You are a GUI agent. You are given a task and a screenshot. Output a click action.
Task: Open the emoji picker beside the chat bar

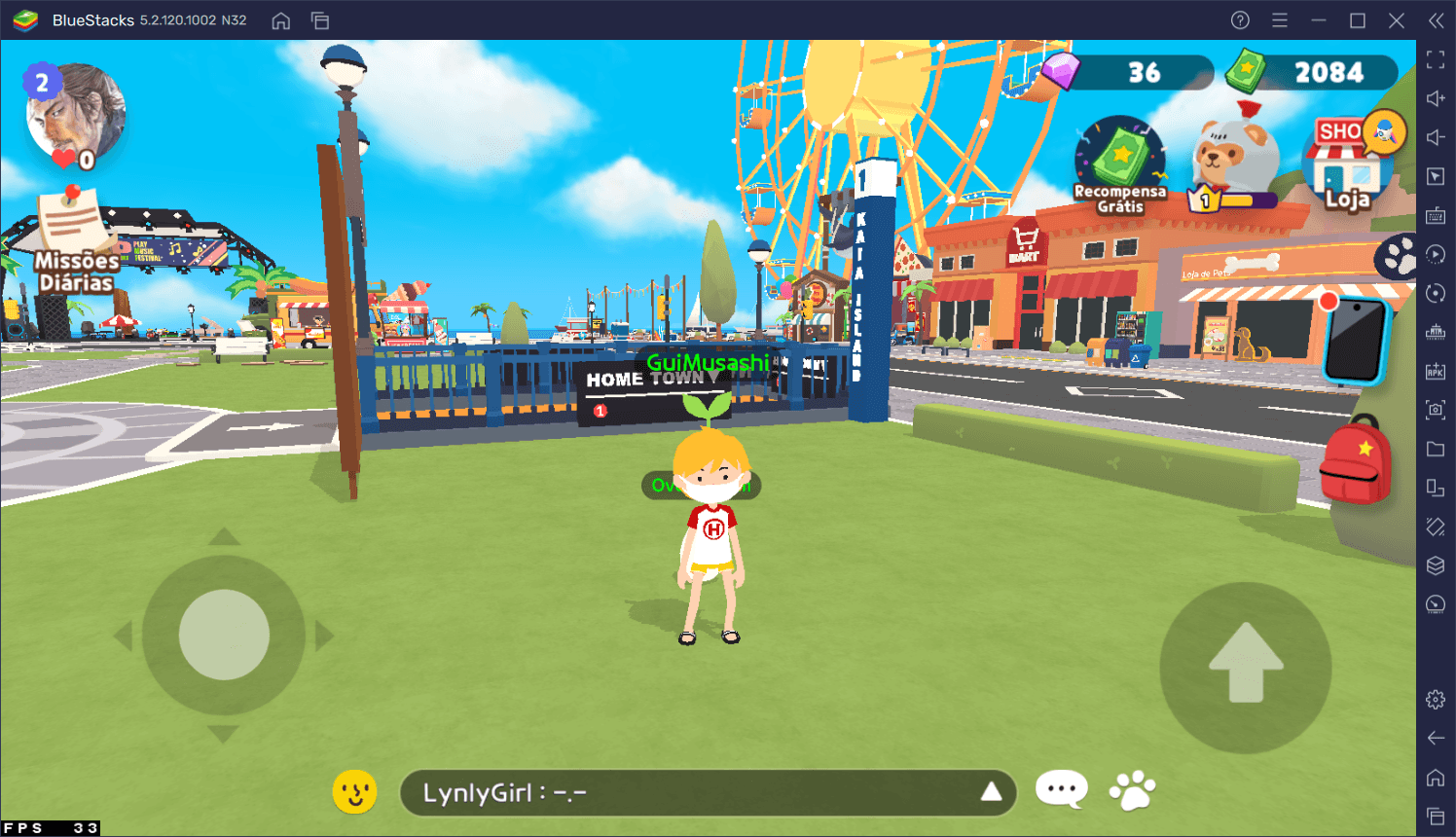tap(354, 791)
